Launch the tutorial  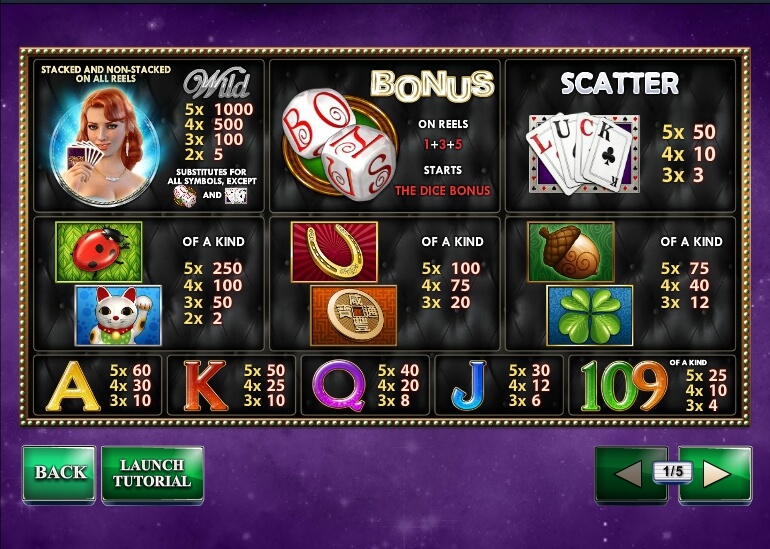tap(152, 473)
